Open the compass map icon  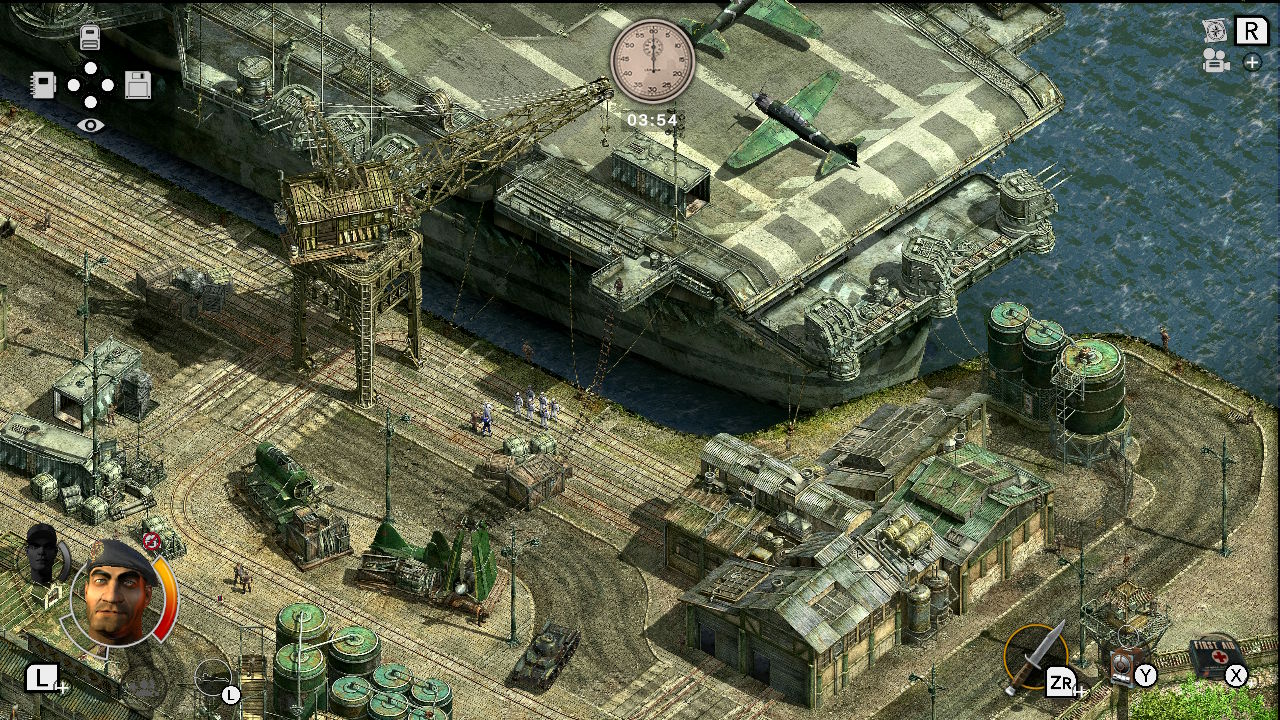coord(1214,31)
